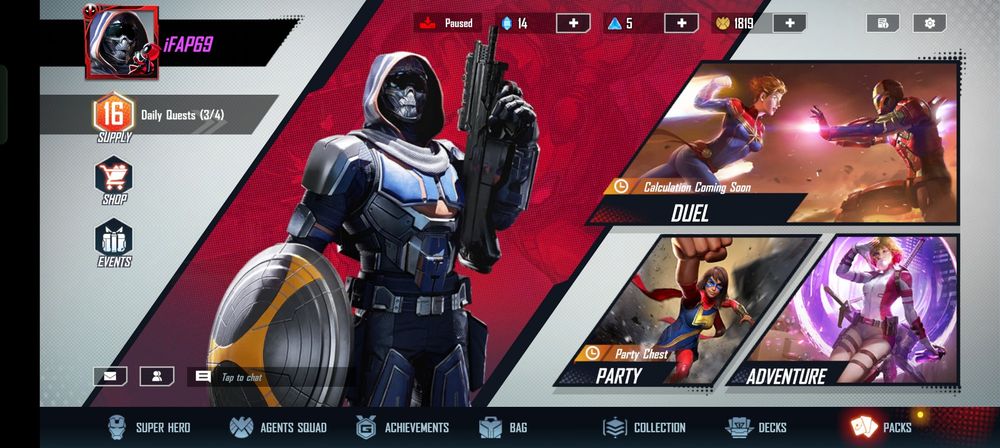This screenshot has width=1000, height=448.
Task: Open the Supply level 16 badge
Action: (113, 119)
